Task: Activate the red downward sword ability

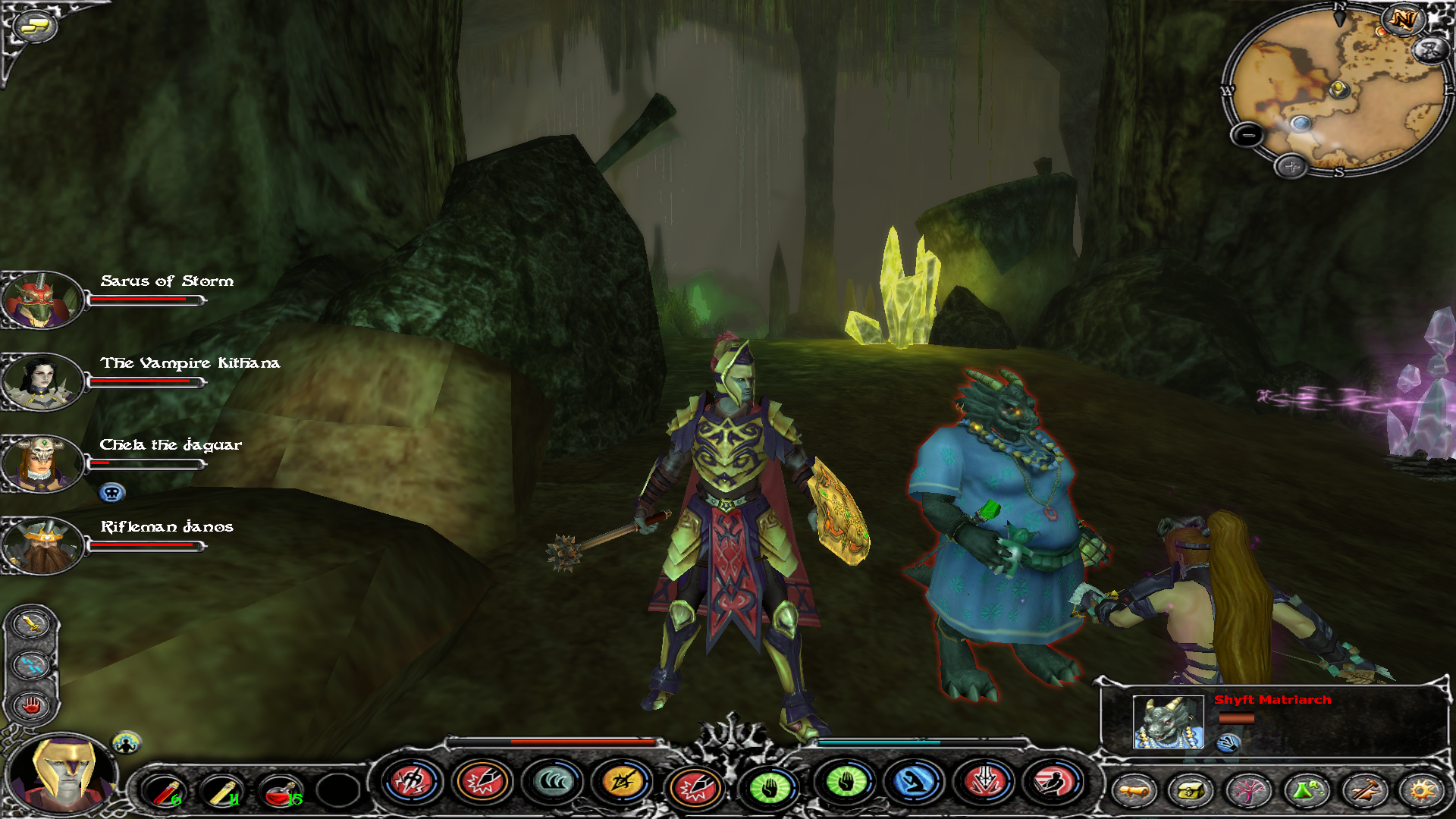Action: point(984,782)
